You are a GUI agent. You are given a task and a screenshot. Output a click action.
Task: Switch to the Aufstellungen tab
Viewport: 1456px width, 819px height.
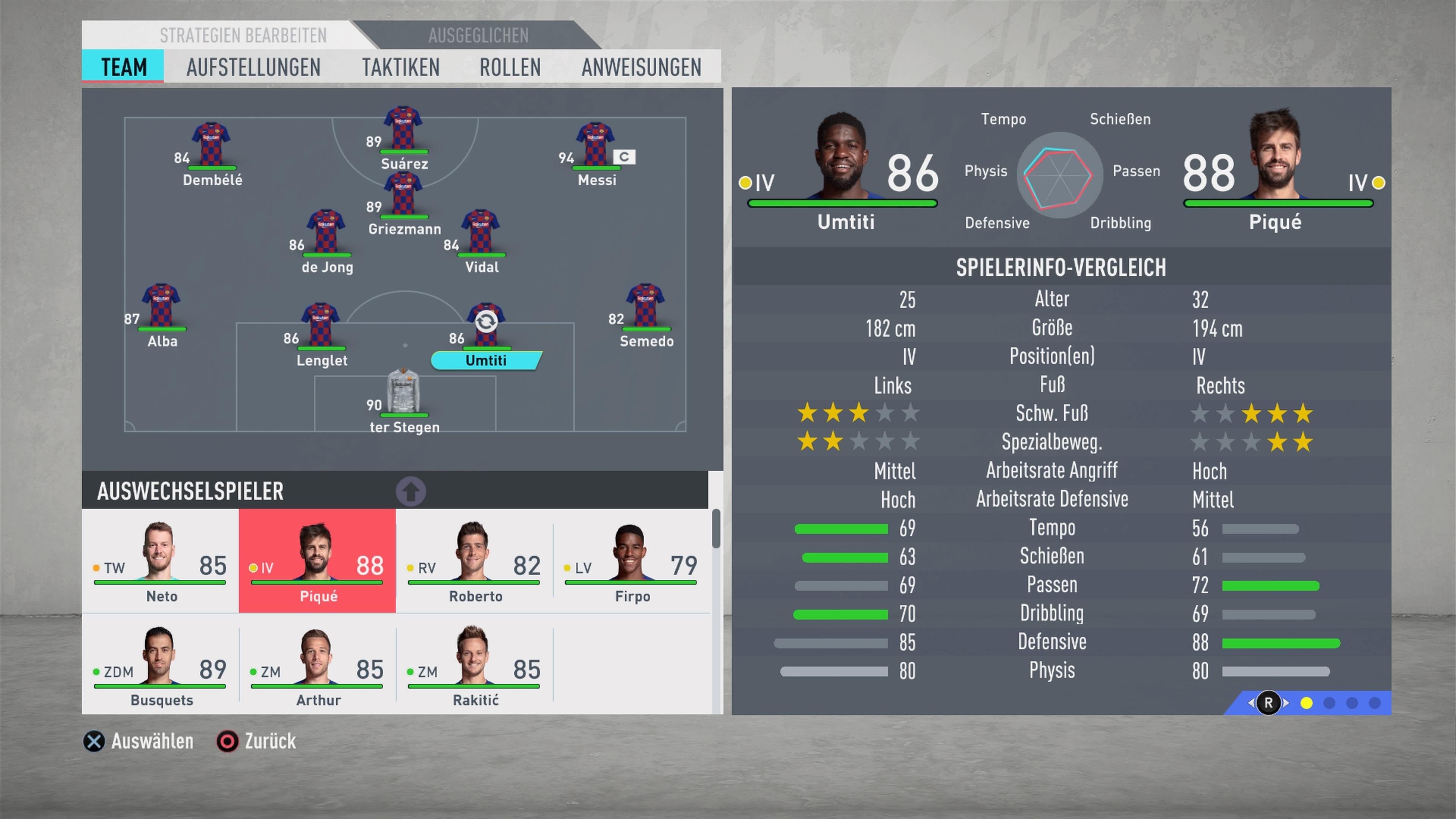pos(253,67)
